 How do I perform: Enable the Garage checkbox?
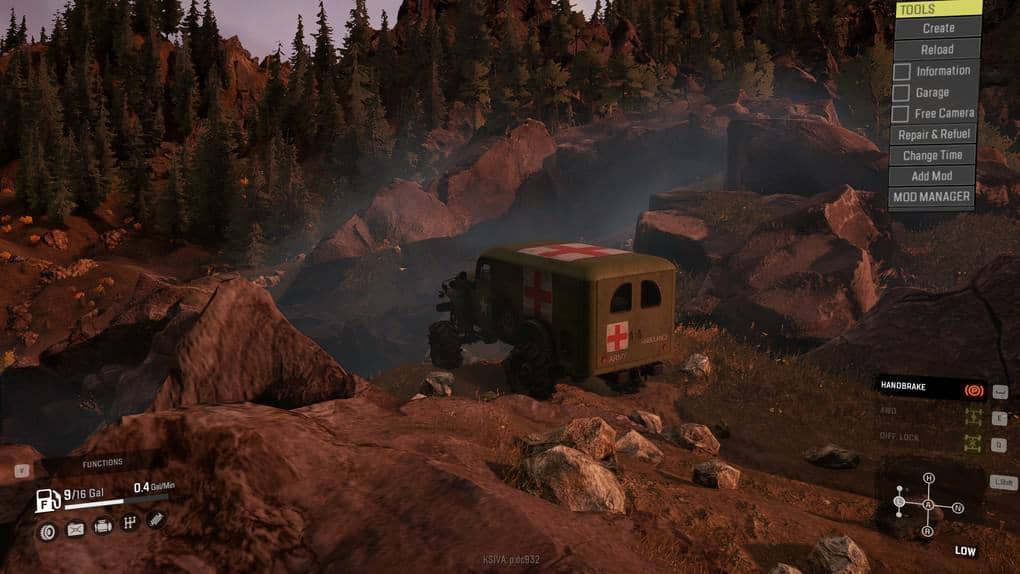click(x=902, y=93)
